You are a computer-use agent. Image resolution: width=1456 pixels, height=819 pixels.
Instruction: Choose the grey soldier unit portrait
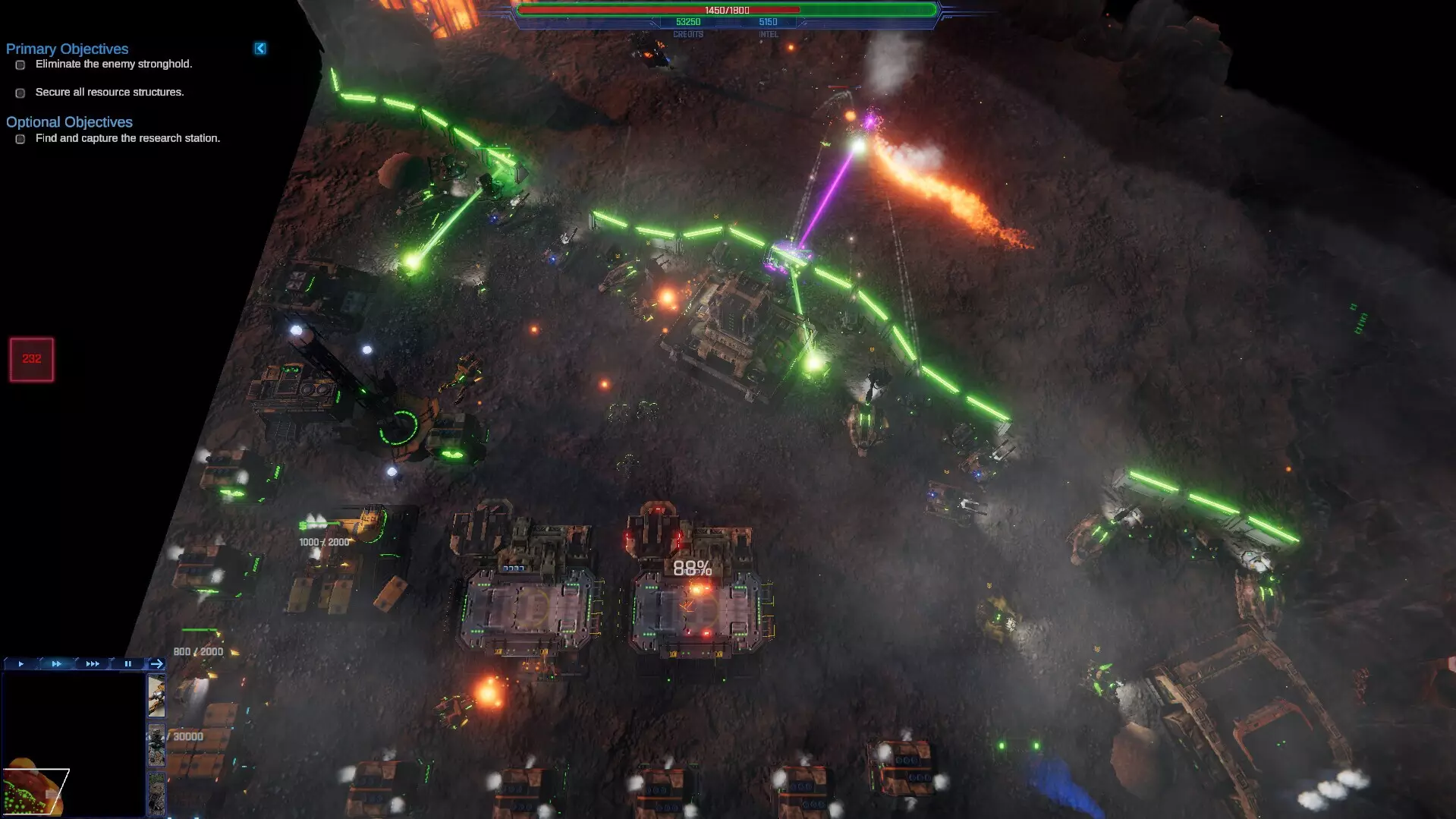[x=156, y=745]
